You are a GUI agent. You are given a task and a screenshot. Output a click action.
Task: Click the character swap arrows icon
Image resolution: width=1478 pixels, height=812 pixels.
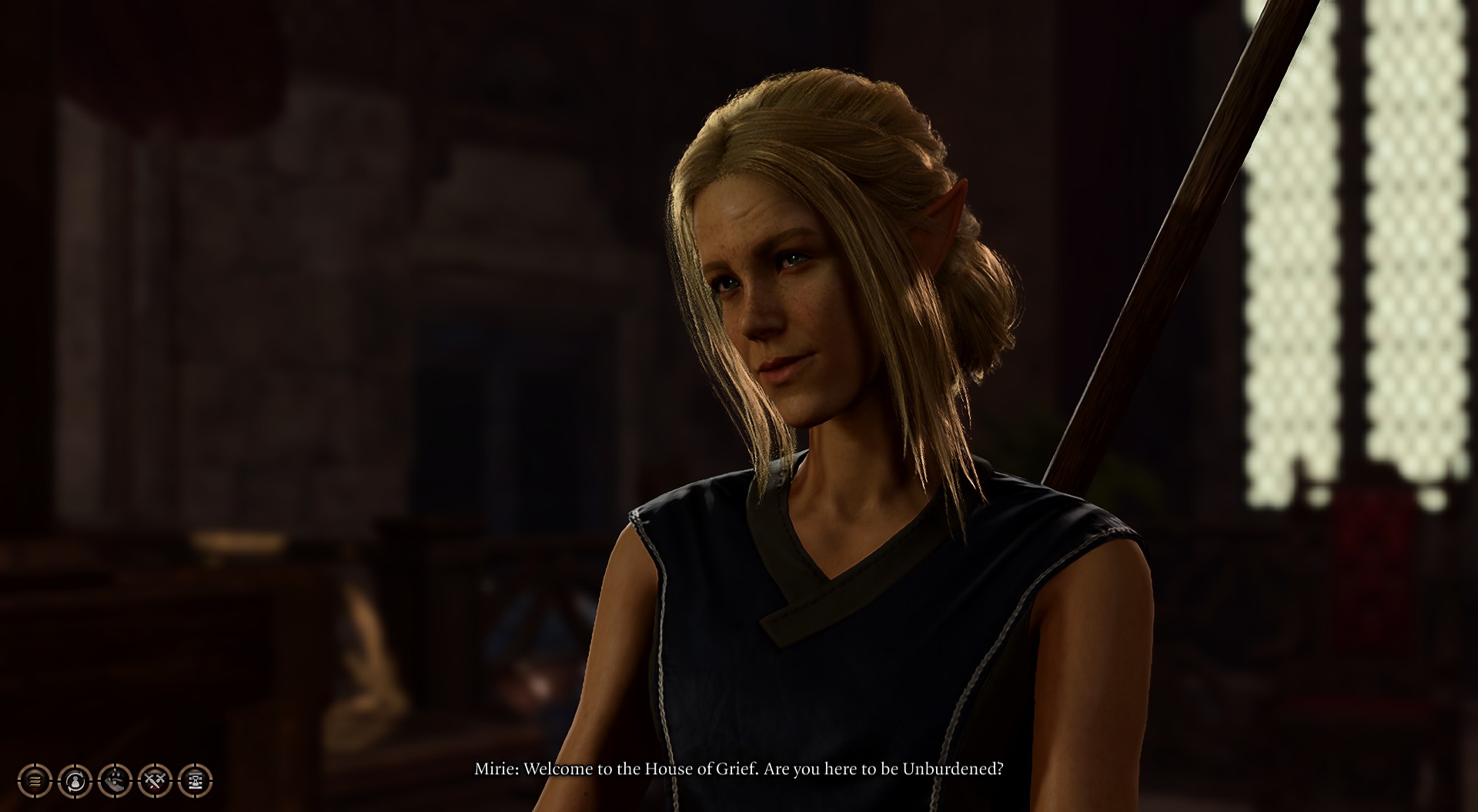(x=75, y=781)
